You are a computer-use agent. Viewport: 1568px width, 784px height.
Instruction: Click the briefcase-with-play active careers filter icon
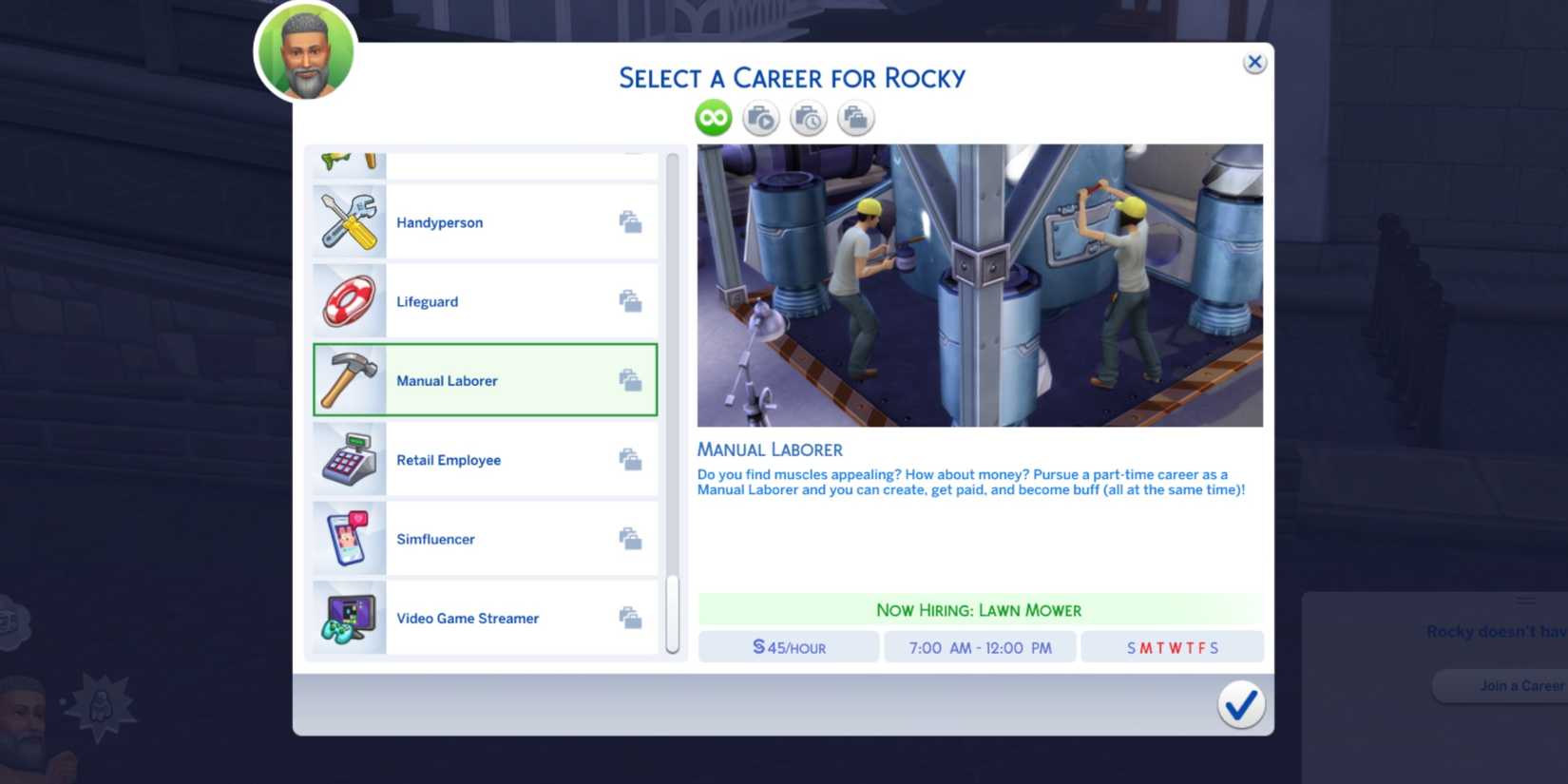pyautogui.click(x=760, y=117)
